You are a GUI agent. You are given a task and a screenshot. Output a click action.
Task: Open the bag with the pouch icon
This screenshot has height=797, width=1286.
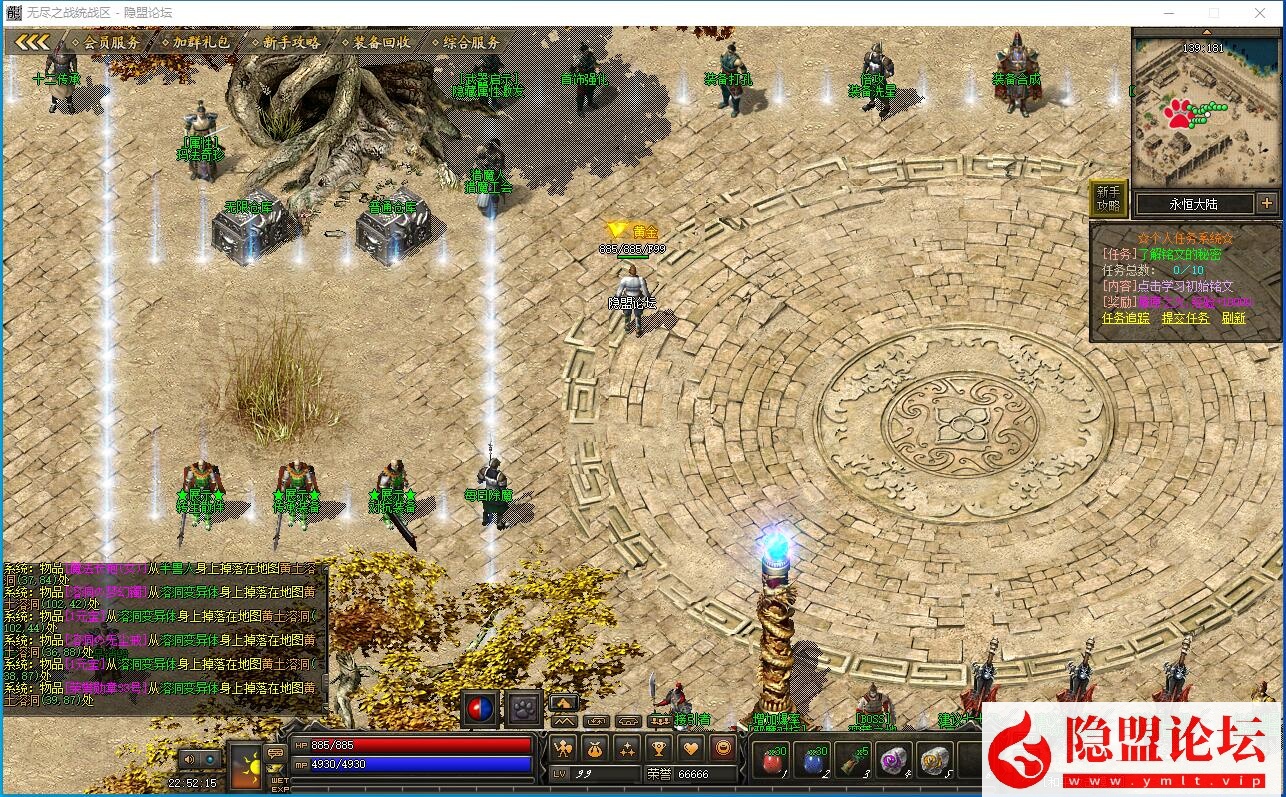click(595, 747)
